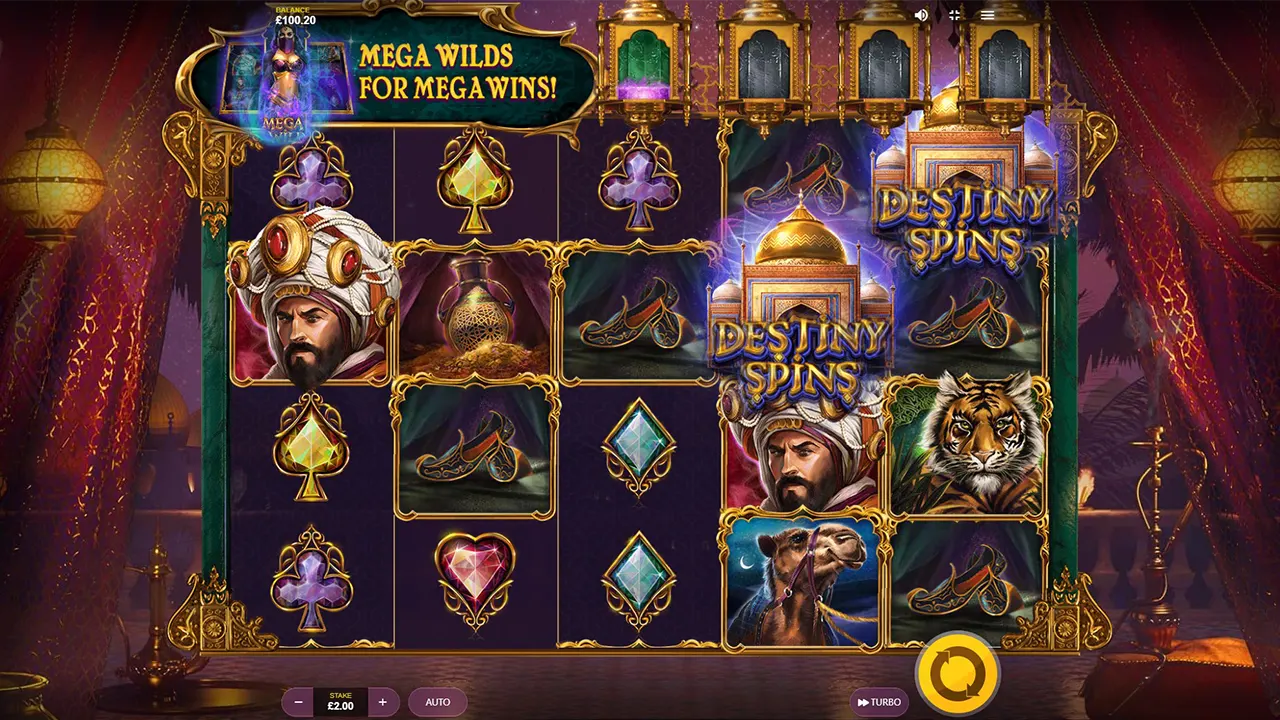1280x720 pixels.
Task: Increase the stake with the plus button
Action: tap(383, 702)
